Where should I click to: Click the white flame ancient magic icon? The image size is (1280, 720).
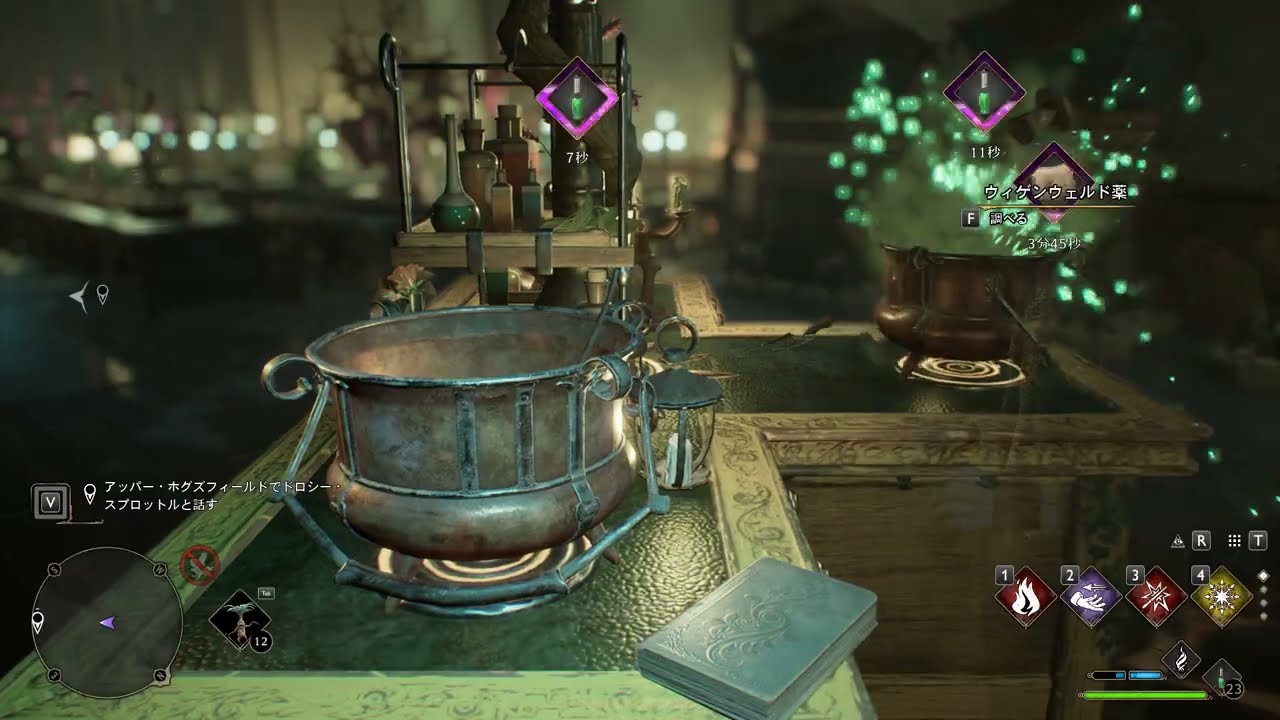pos(1182,660)
